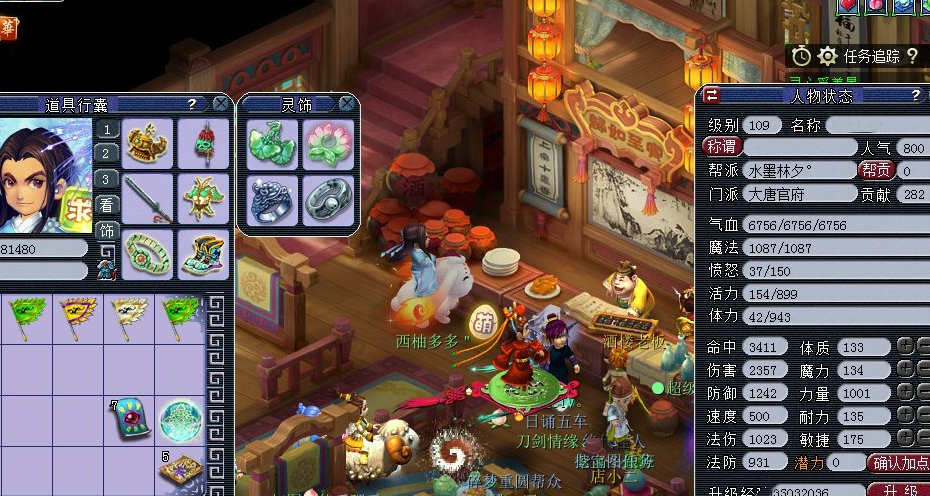Switch to inventory tab 2
This screenshot has width=930, height=496.
pos(107,153)
